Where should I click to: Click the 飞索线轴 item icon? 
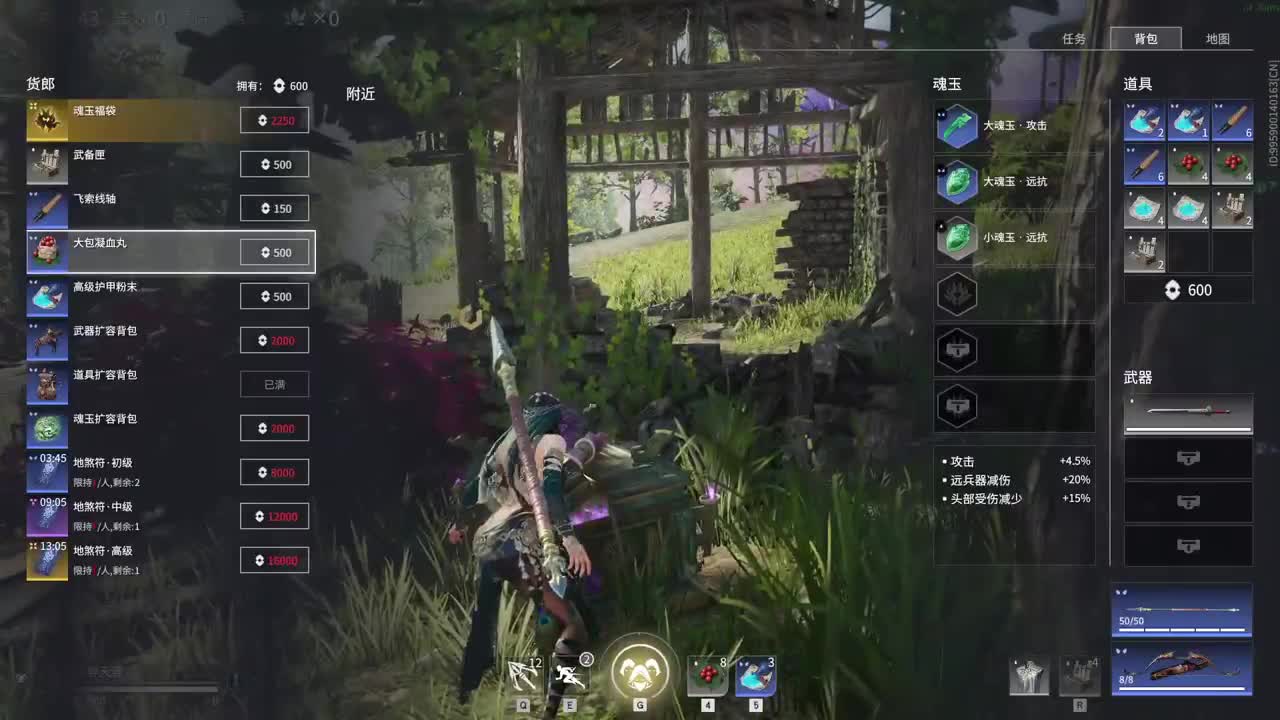point(47,207)
